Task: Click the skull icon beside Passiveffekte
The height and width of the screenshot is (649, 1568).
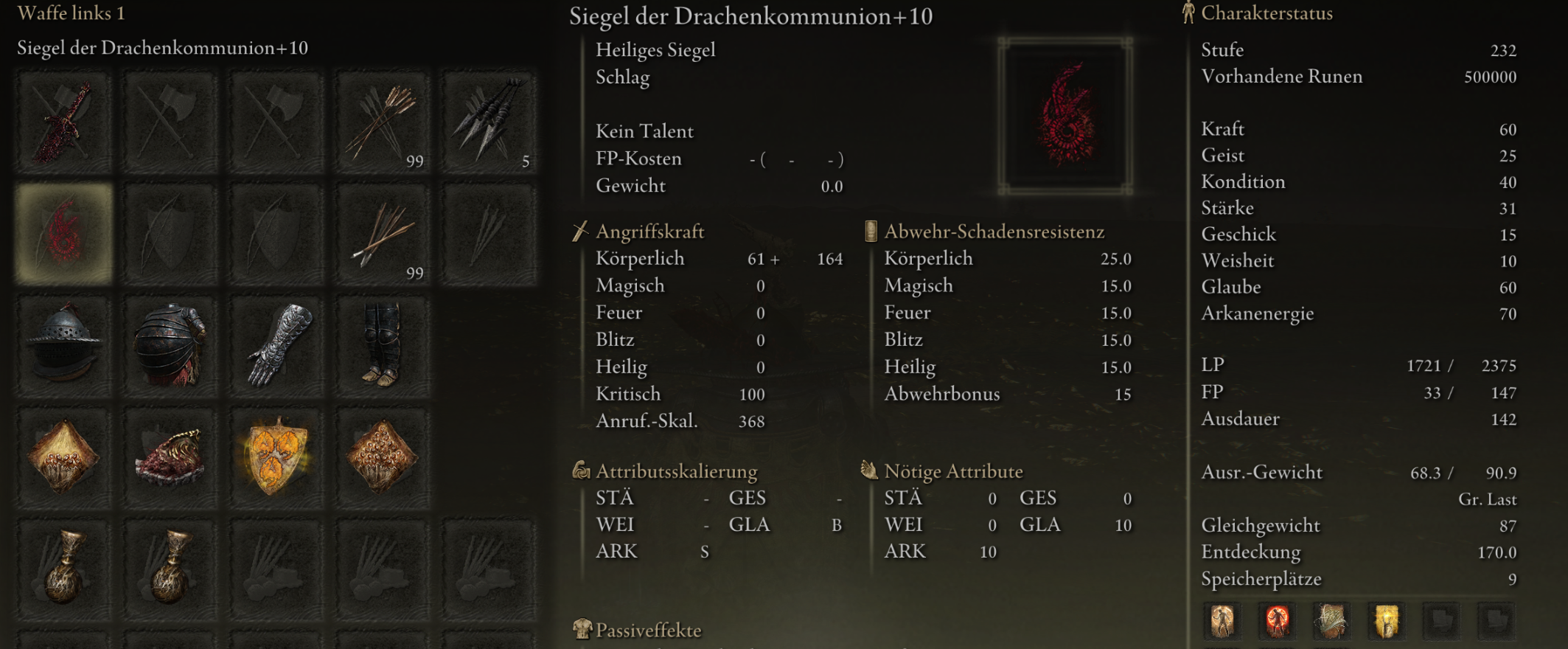Action: (581, 631)
